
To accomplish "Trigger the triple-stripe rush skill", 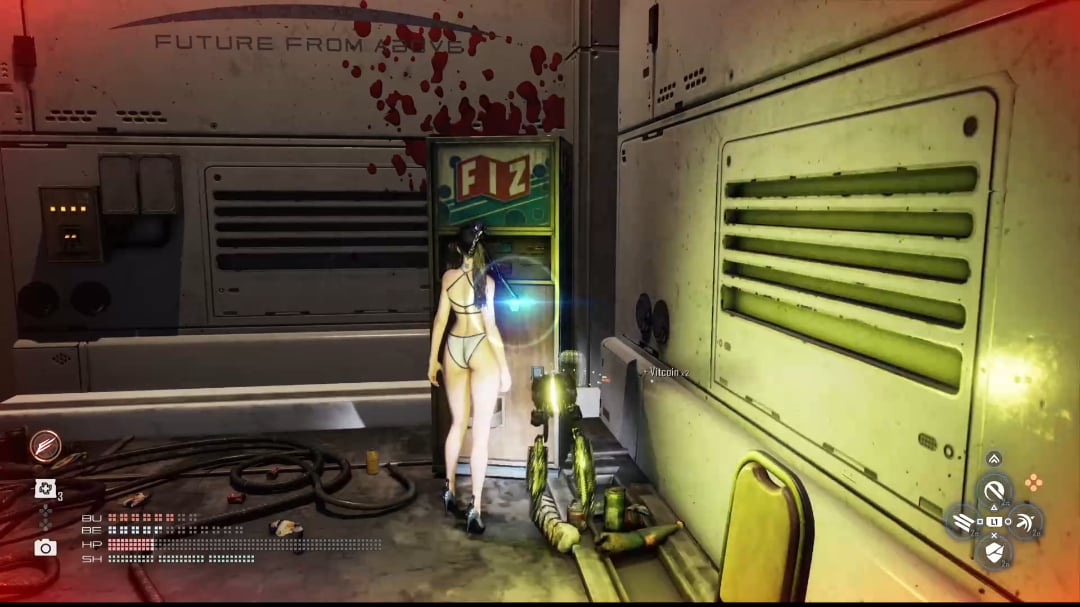I will click(x=964, y=521).
